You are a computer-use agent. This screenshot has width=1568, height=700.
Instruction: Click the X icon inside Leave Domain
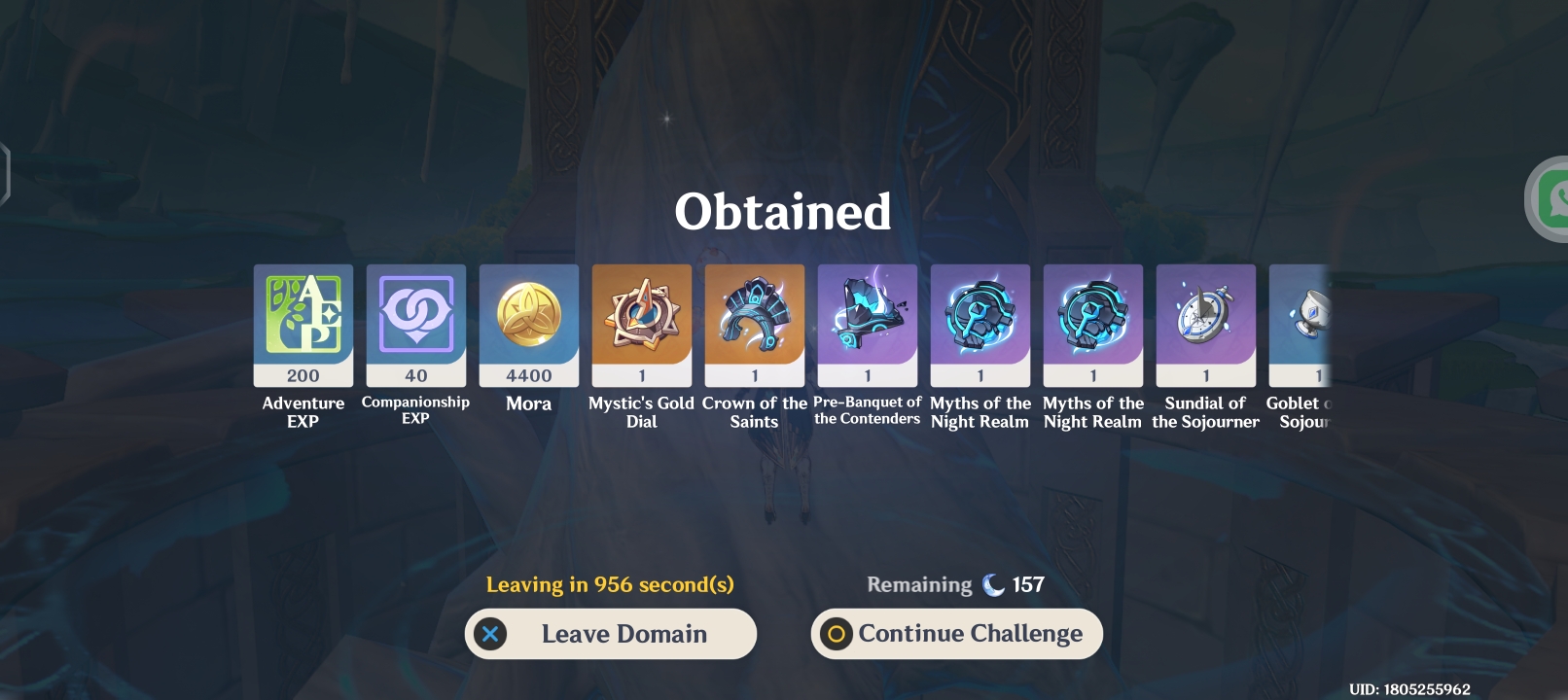pyautogui.click(x=492, y=634)
